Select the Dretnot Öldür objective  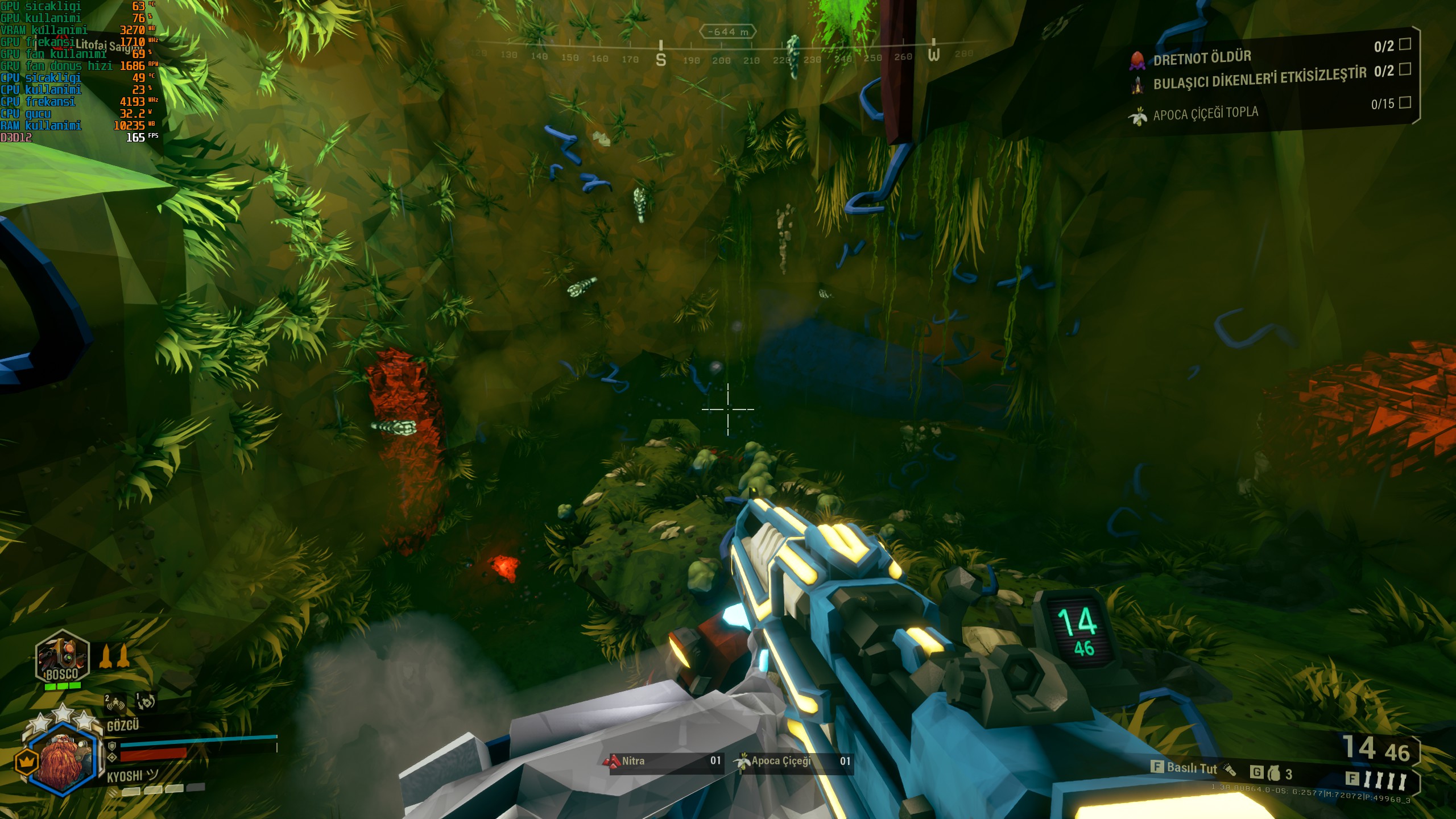pos(1202,57)
